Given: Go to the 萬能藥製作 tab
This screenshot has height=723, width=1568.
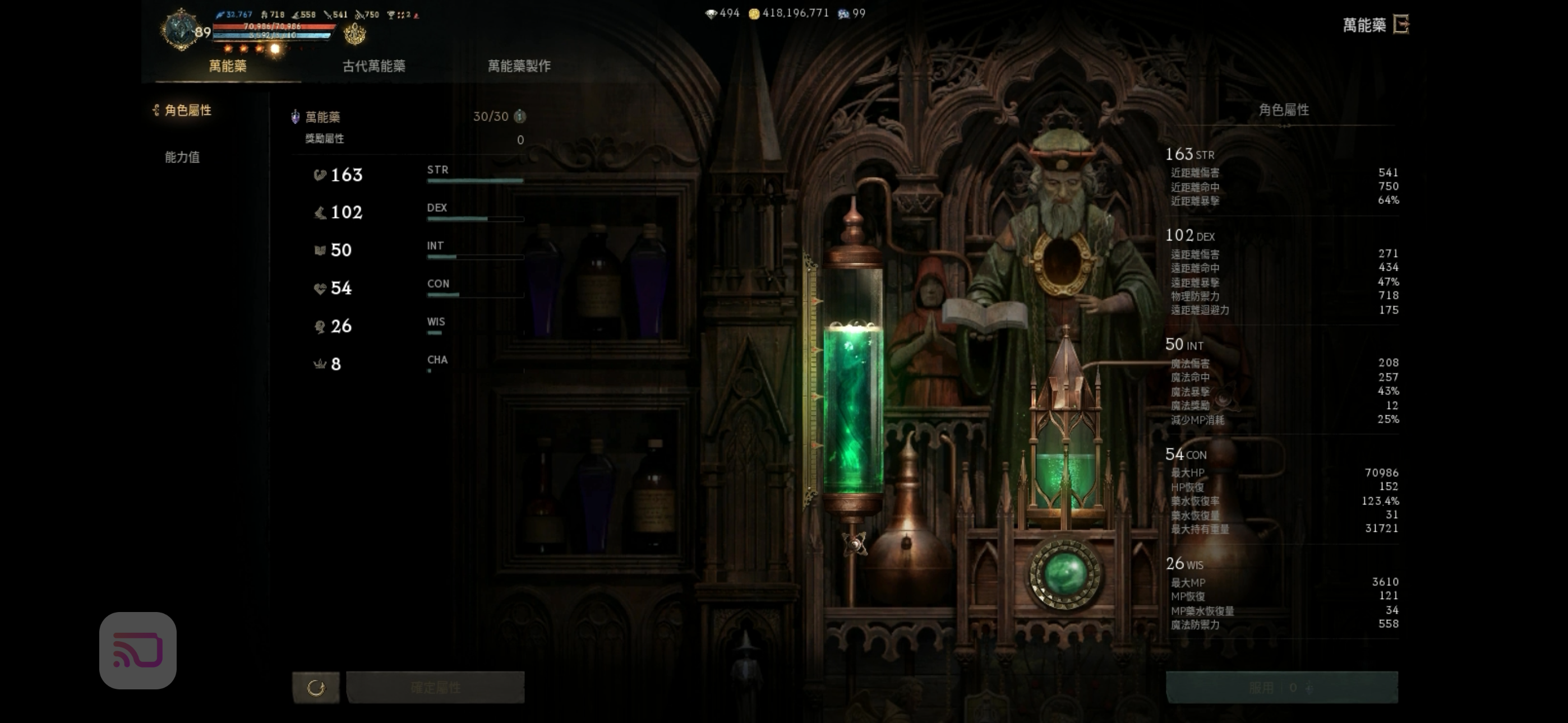Looking at the screenshot, I should (519, 66).
